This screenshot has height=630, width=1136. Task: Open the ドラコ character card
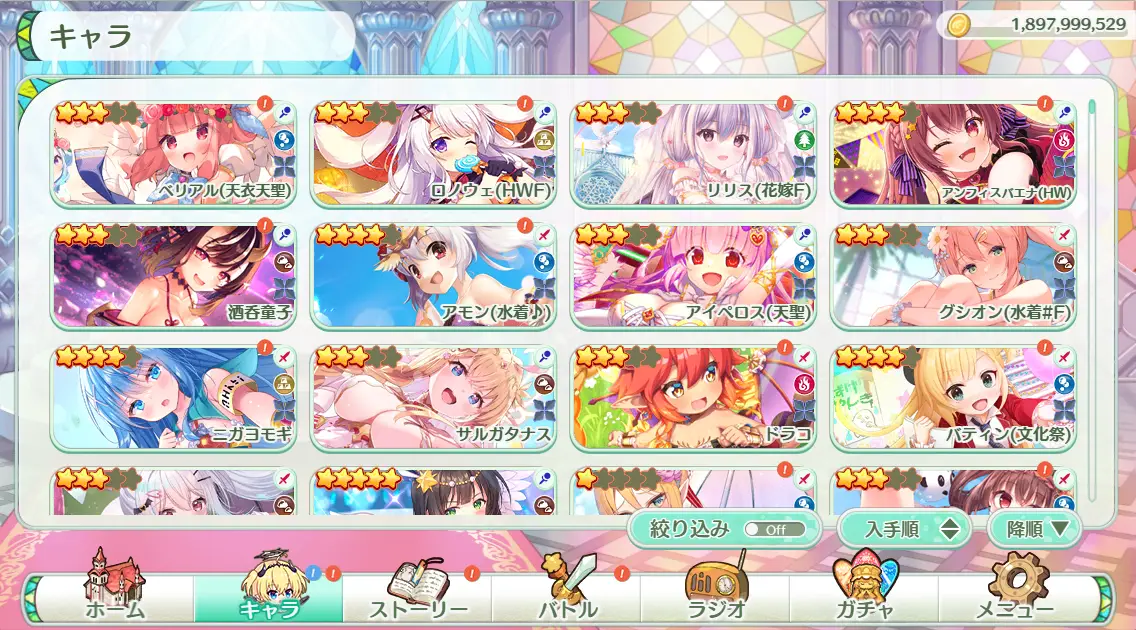point(693,397)
